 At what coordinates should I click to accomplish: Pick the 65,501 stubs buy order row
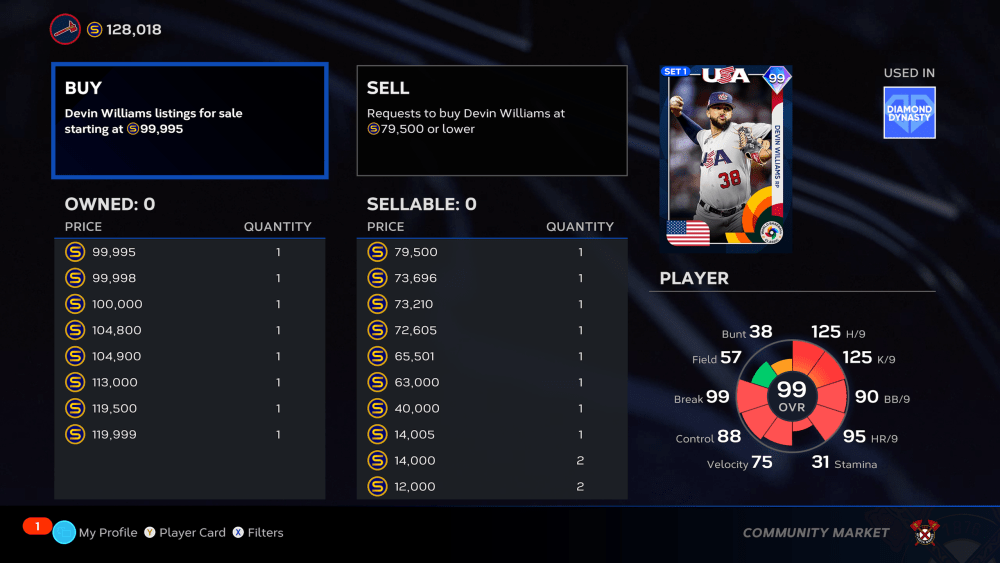coord(492,356)
